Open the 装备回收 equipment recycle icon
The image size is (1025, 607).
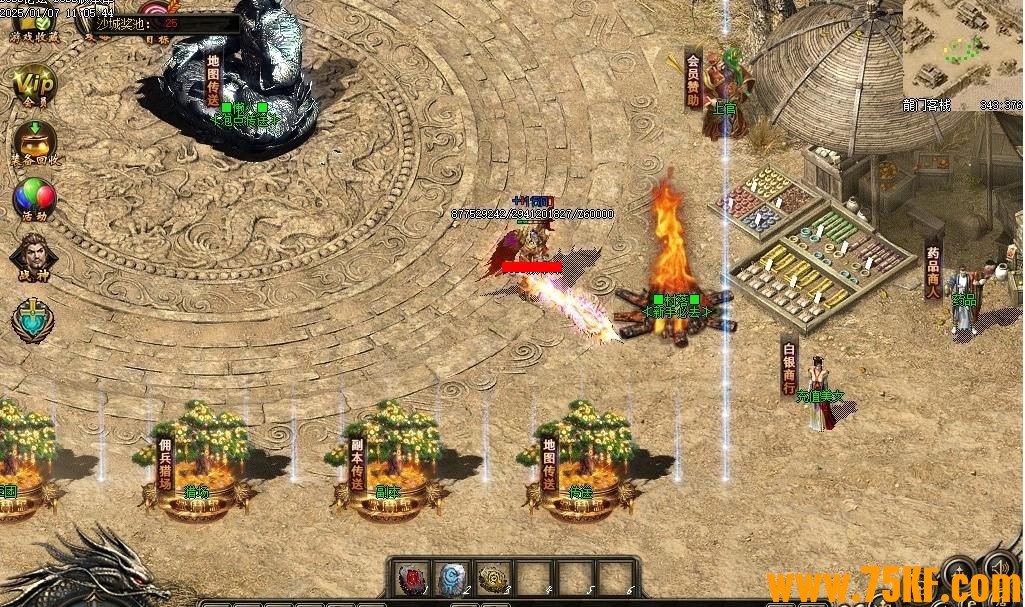point(34,140)
